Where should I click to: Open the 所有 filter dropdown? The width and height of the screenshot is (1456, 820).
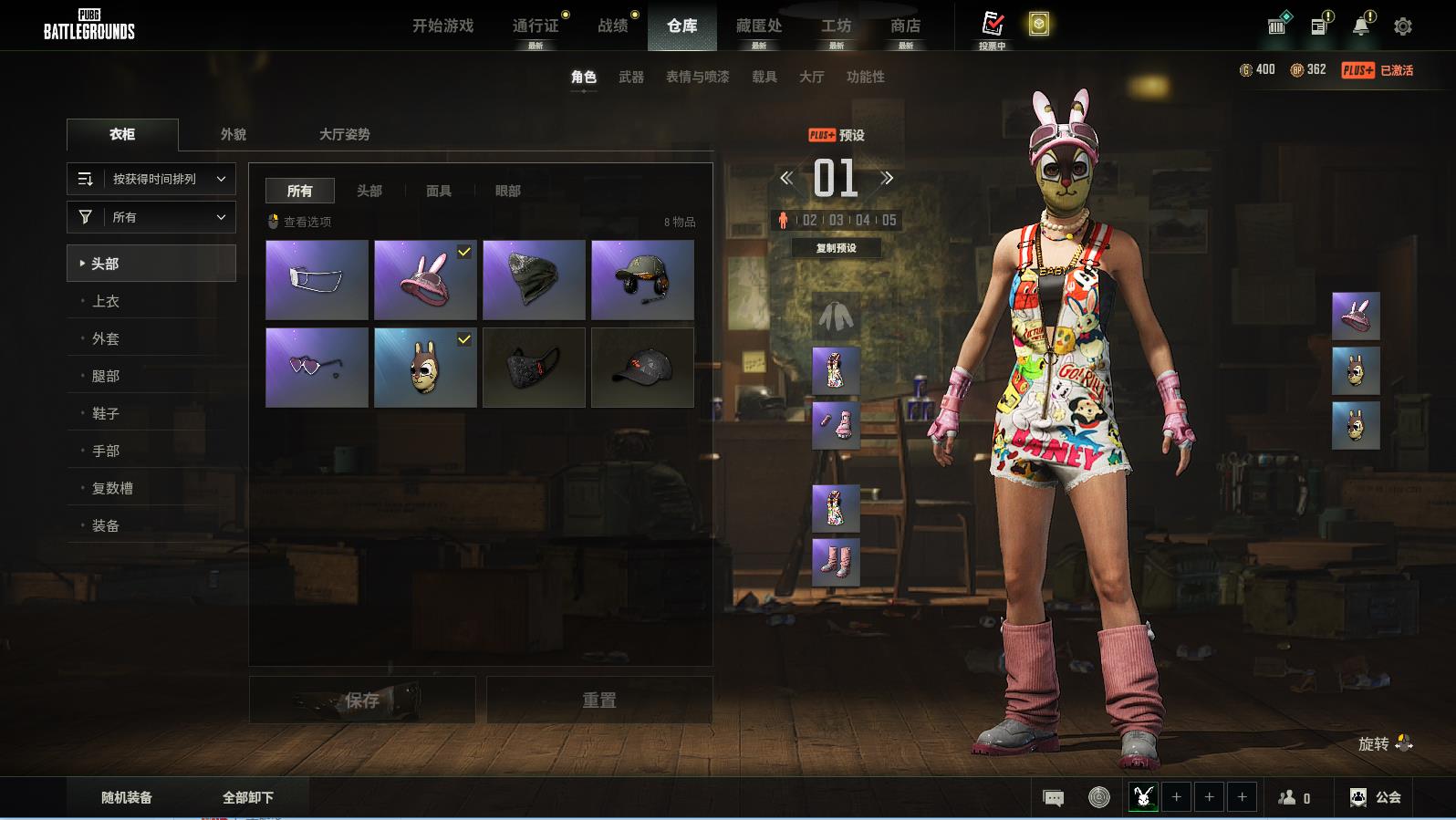pos(151,217)
